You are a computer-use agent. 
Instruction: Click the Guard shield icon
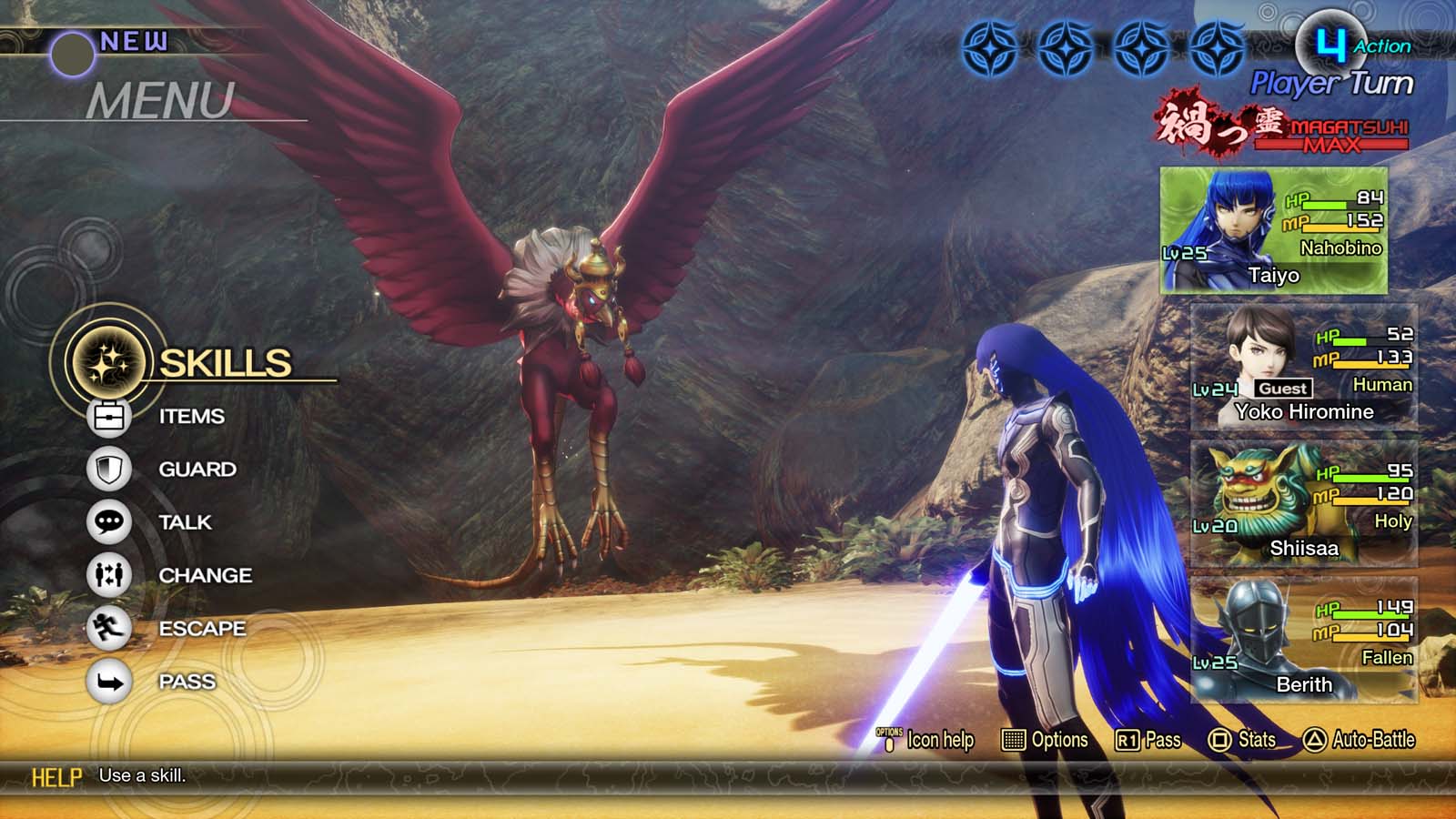(109, 470)
